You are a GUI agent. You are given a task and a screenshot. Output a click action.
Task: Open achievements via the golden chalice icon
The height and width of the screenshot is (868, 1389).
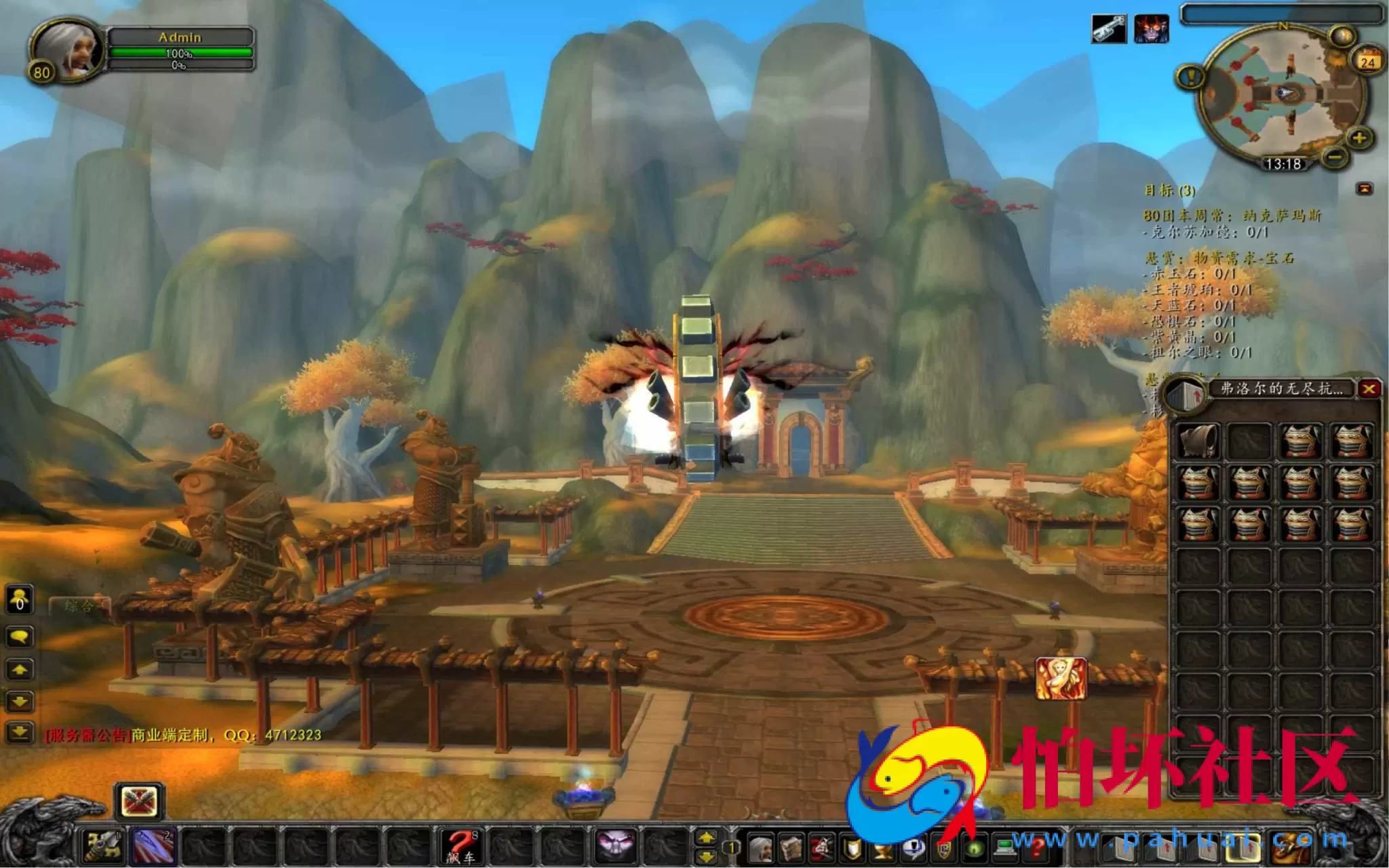[880, 848]
